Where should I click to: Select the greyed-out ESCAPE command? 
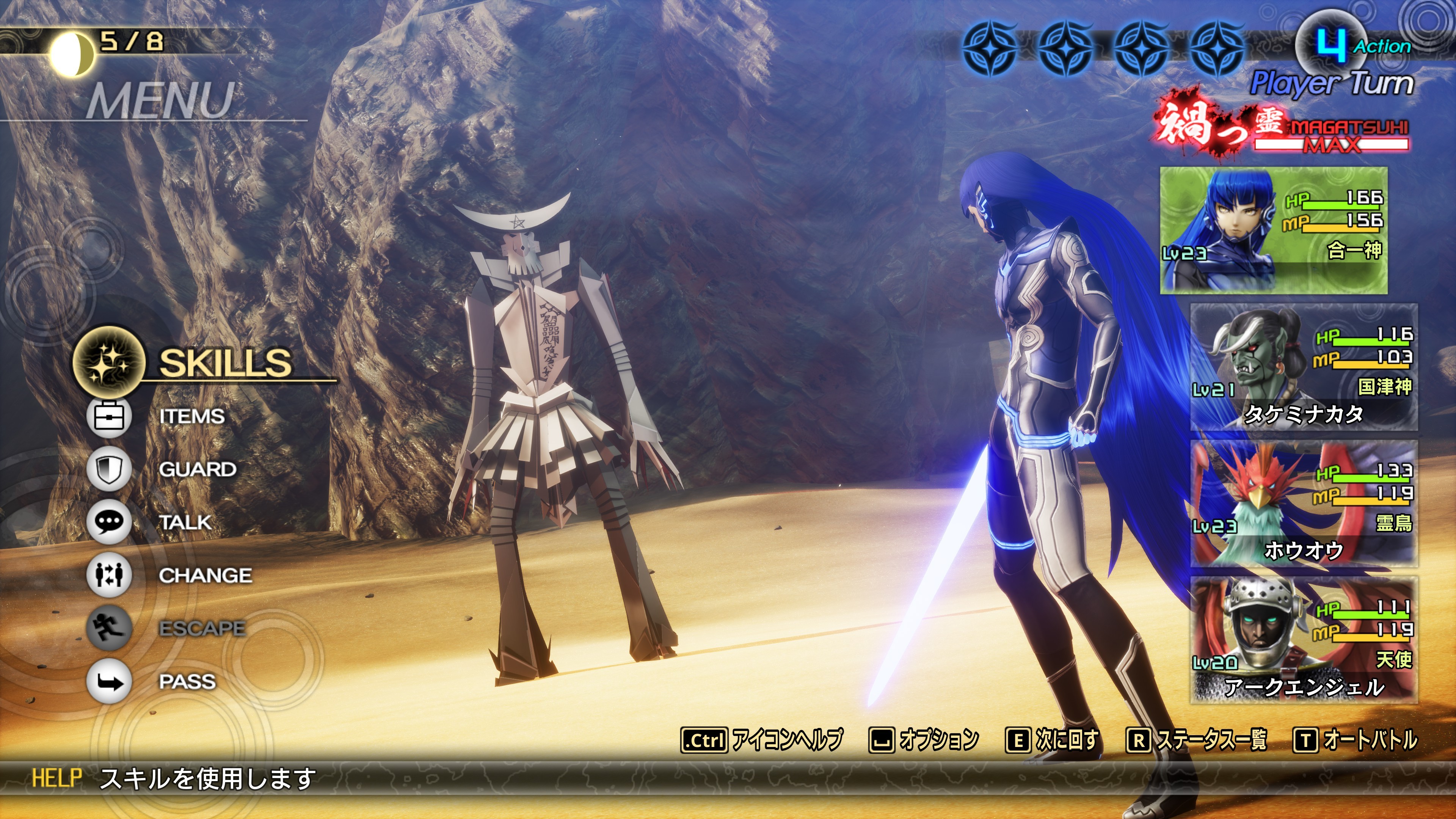click(x=202, y=628)
